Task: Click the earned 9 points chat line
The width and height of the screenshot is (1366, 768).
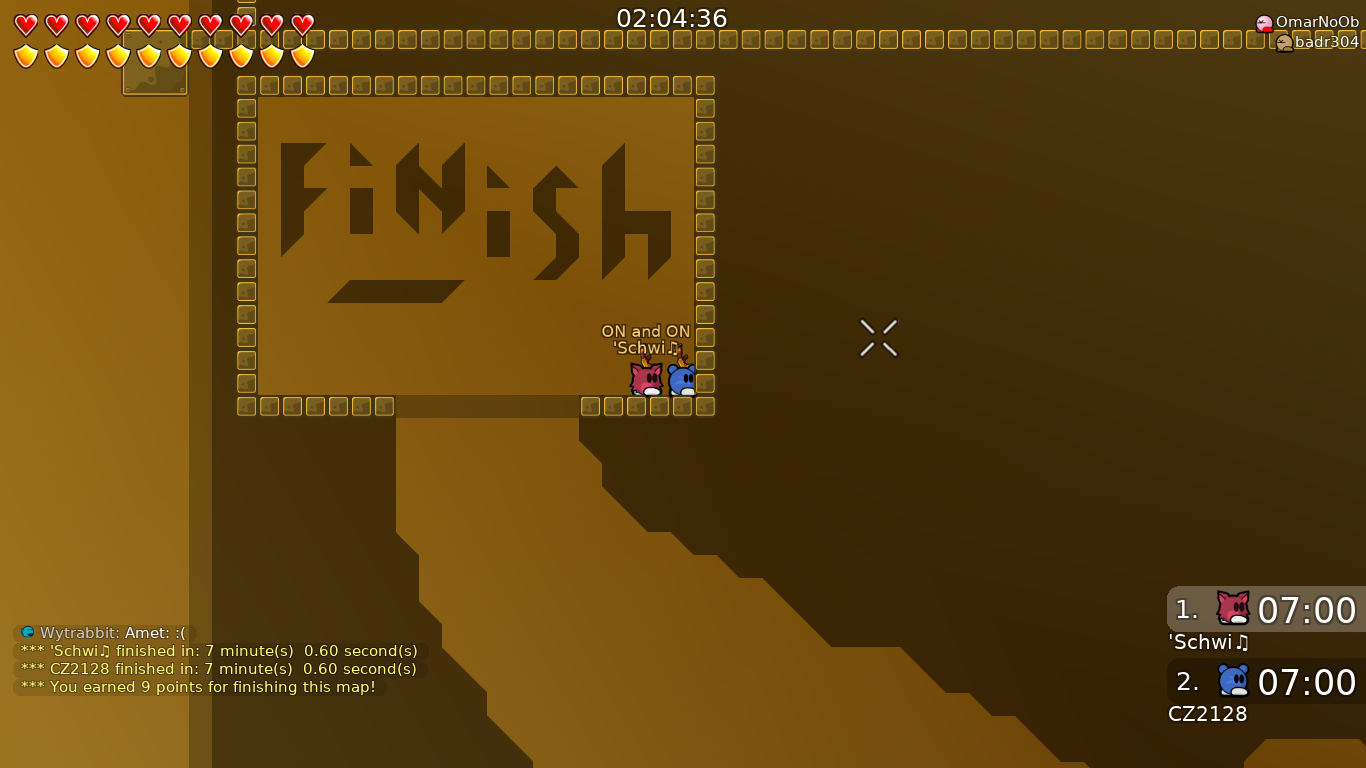Action: point(200,687)
